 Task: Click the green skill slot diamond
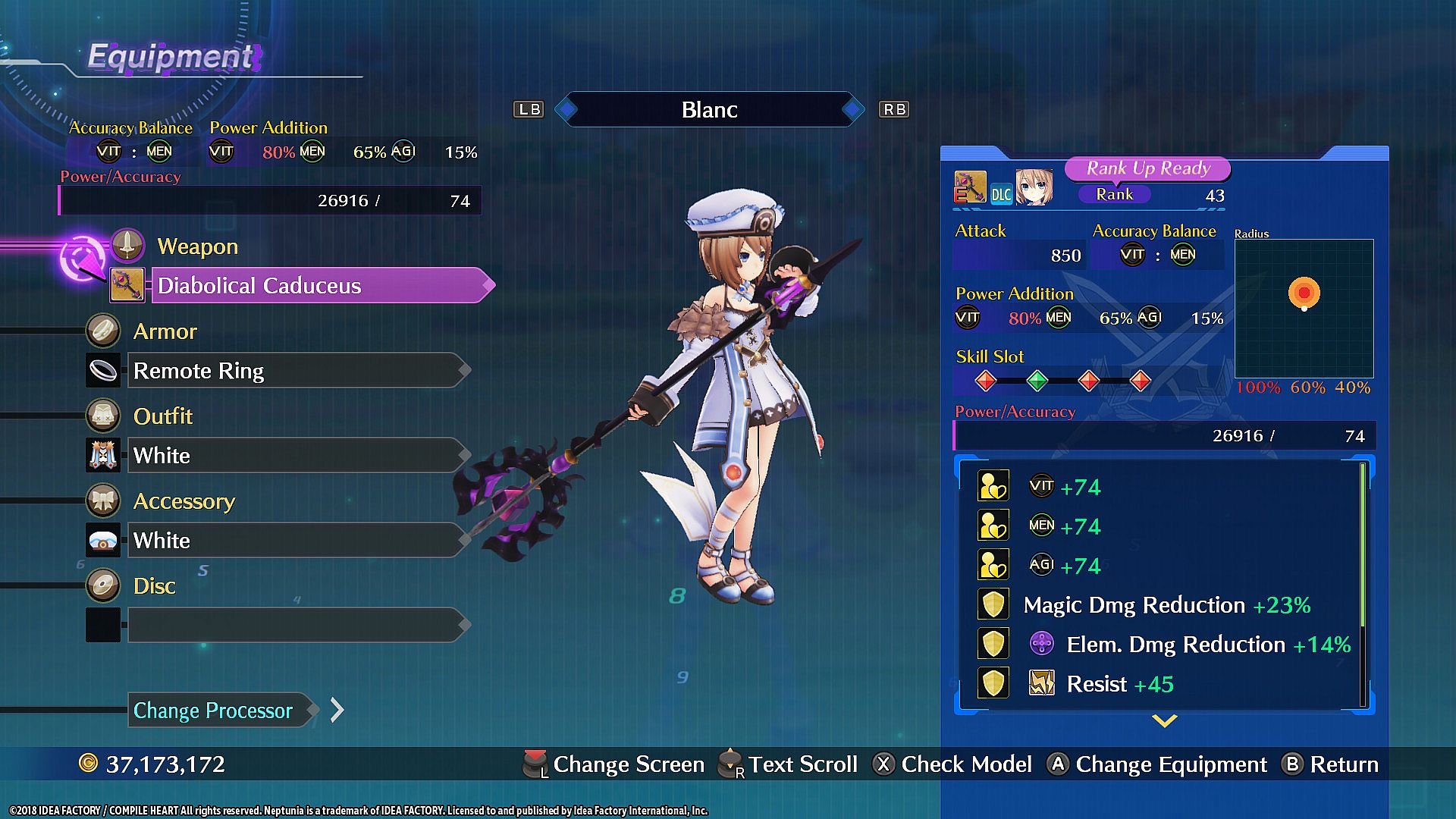[1037, 381]
